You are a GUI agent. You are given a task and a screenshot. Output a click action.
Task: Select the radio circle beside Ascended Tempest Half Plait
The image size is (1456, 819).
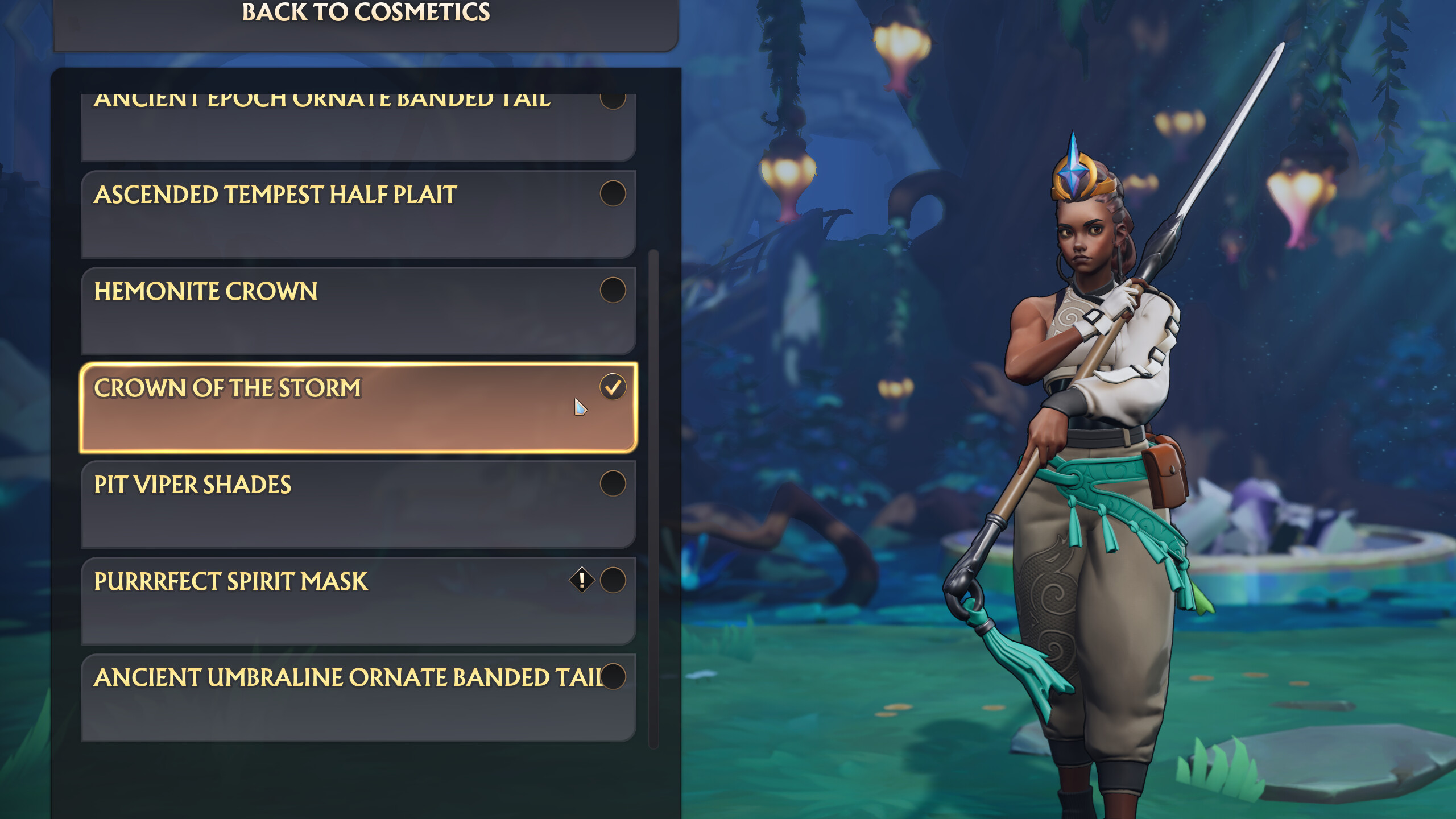[x=613, y=193]
